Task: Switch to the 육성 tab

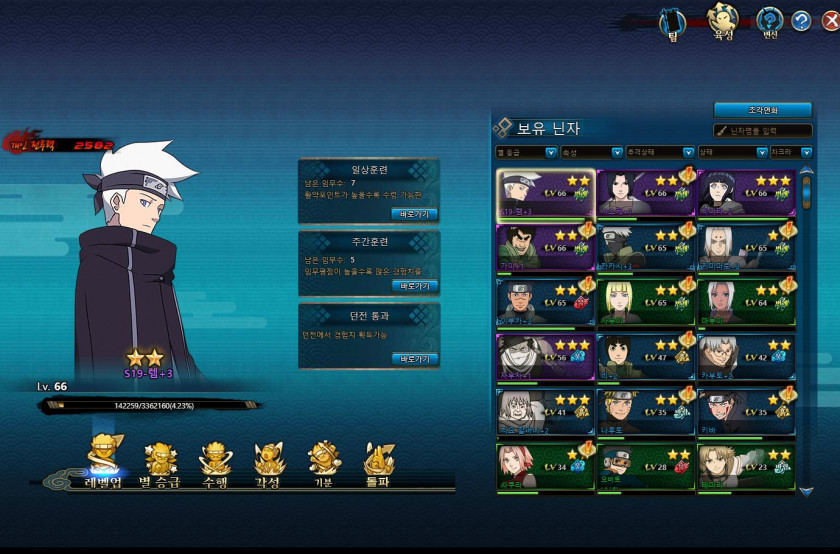Action: 721,22
